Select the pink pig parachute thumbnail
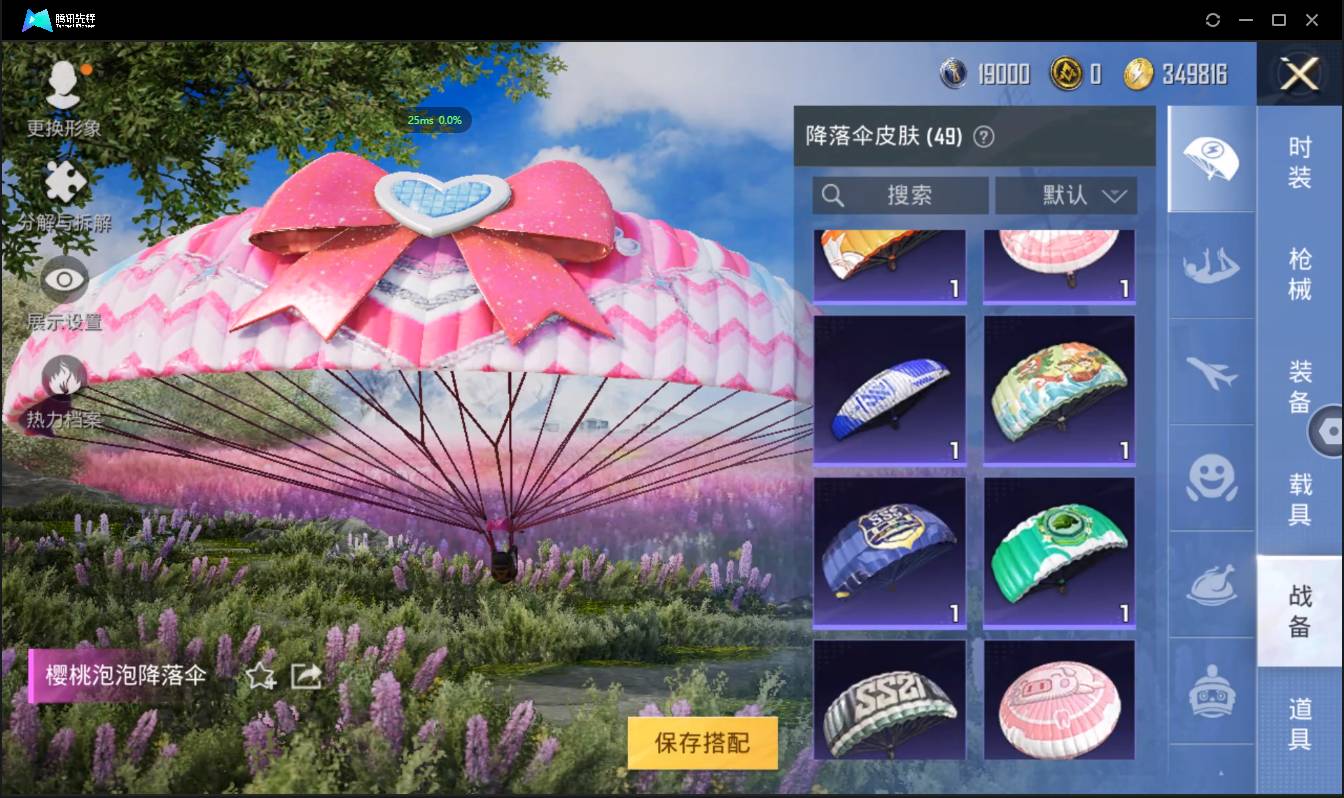Viewport: 1344px width, 798px height. (1059, 699)
